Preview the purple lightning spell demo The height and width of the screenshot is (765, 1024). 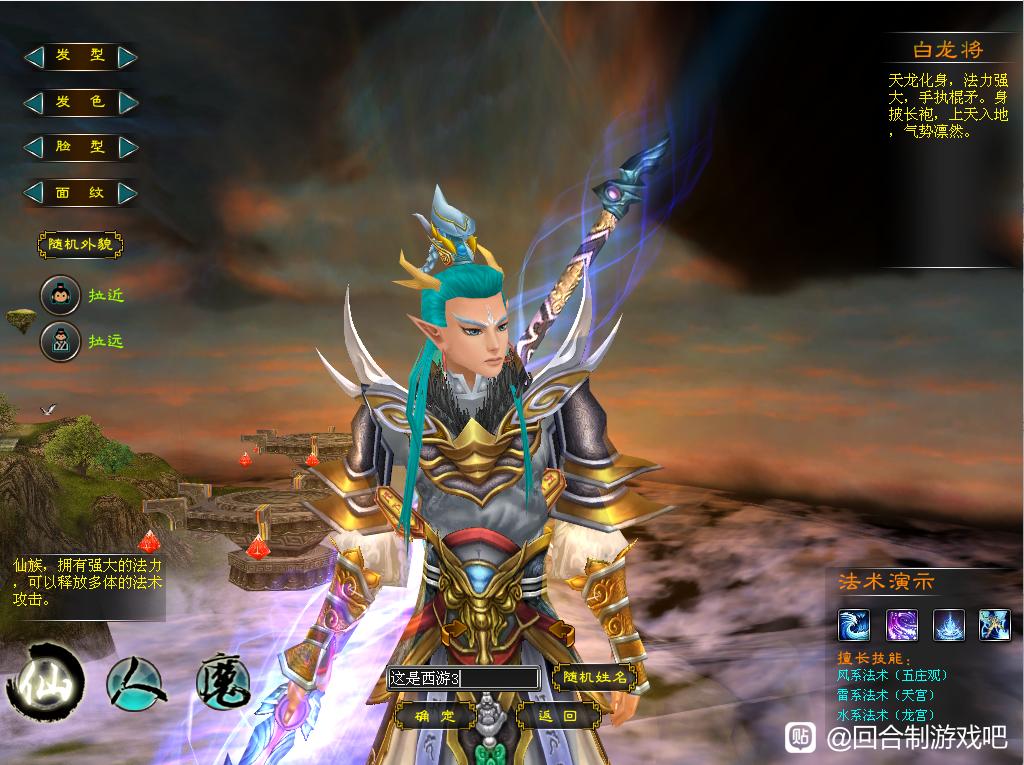pos(902,625)
